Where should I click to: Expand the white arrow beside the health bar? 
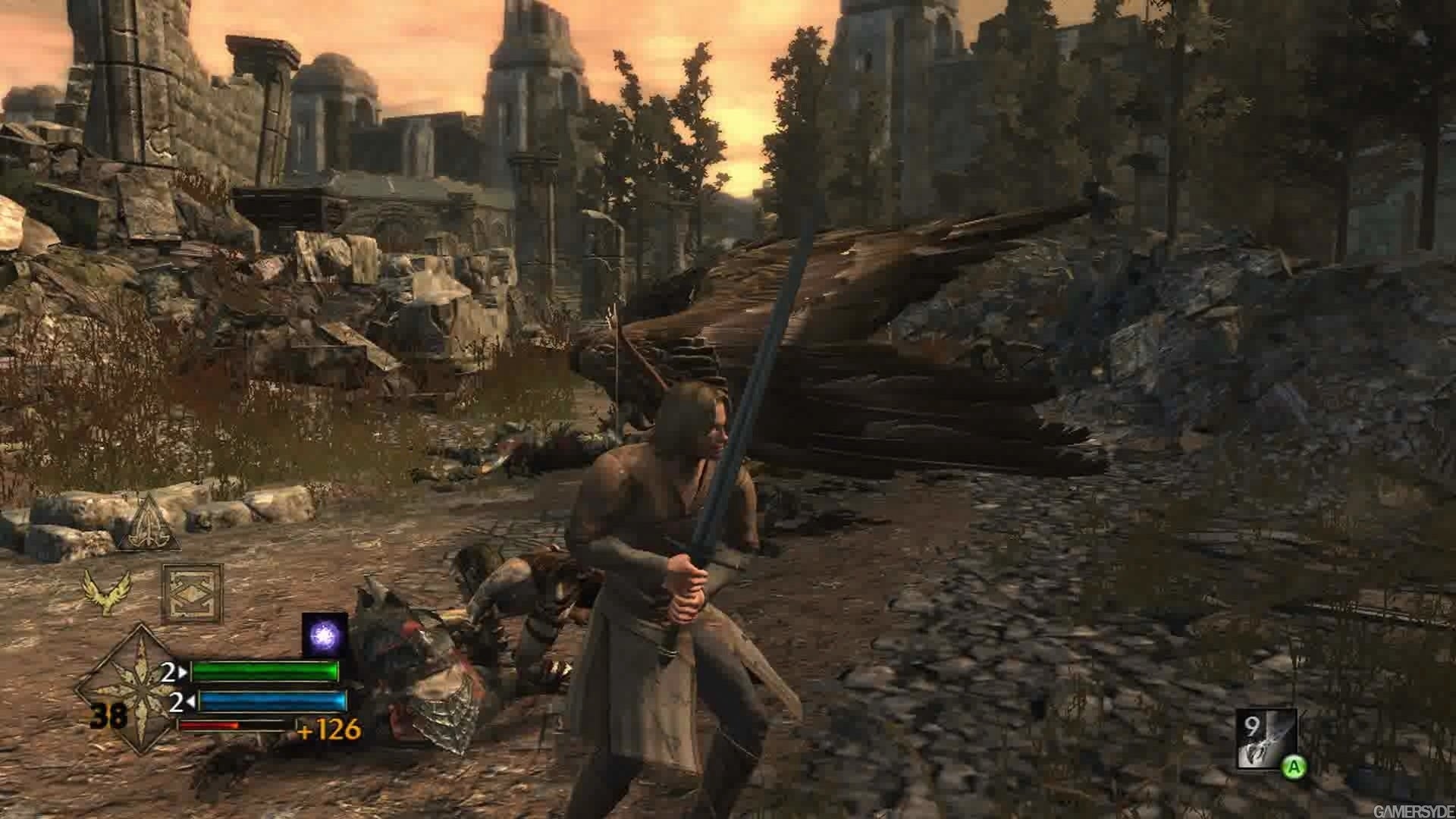pos(182,671)
